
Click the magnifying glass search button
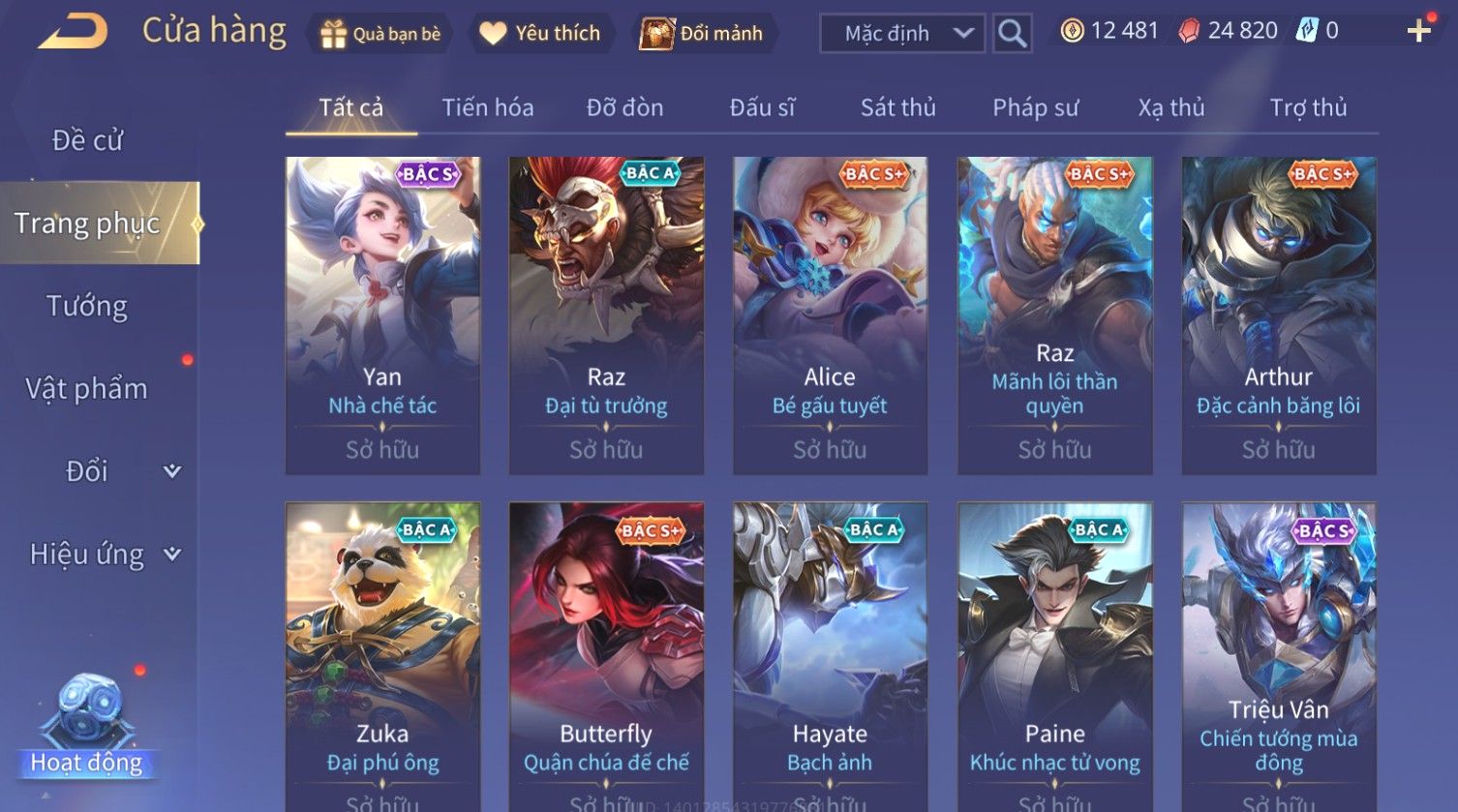1012,34
